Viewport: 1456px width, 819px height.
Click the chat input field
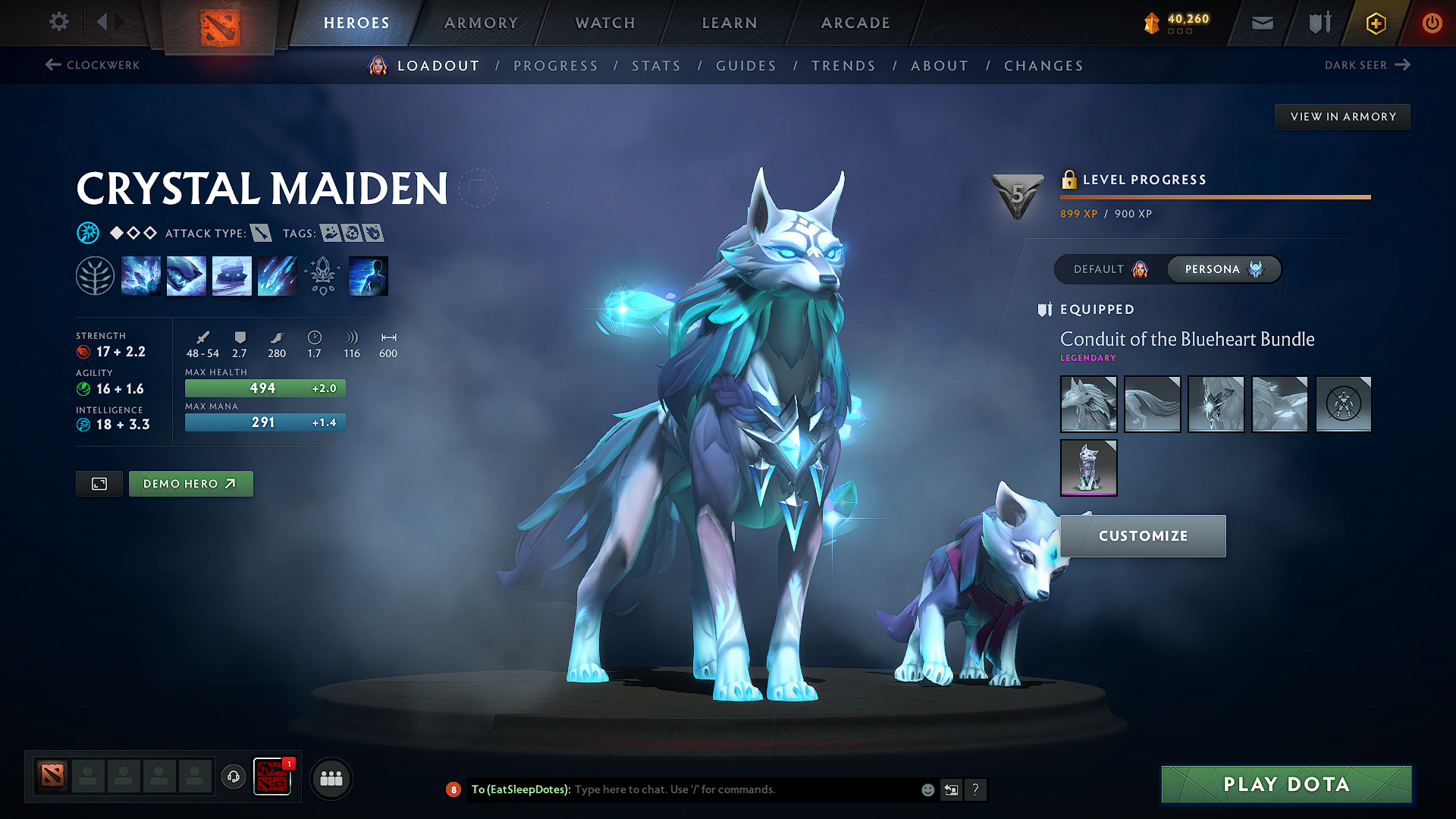tap(743, 789)
